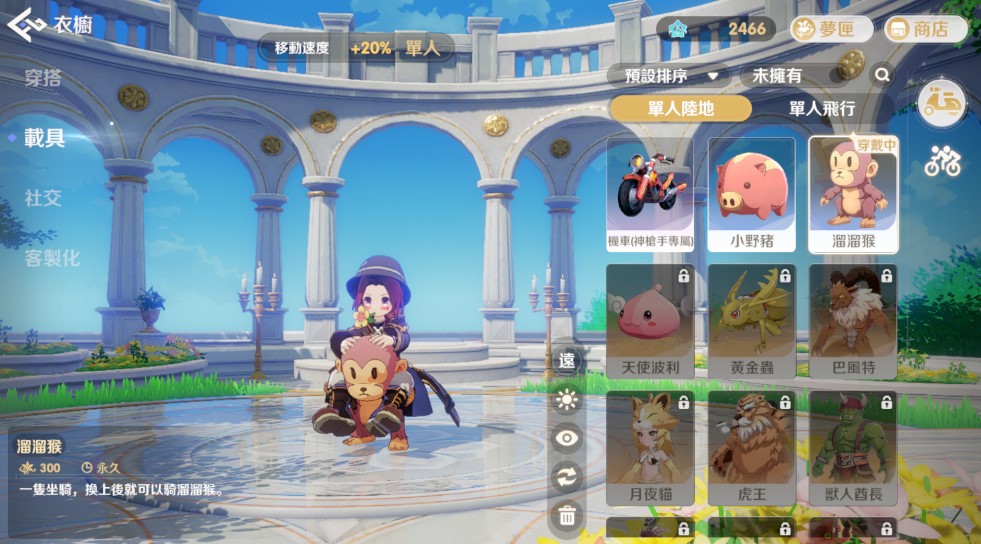Go back from the 衣櫥 wardrobe screen
The image size is (981, 544).
click(24, 25)
